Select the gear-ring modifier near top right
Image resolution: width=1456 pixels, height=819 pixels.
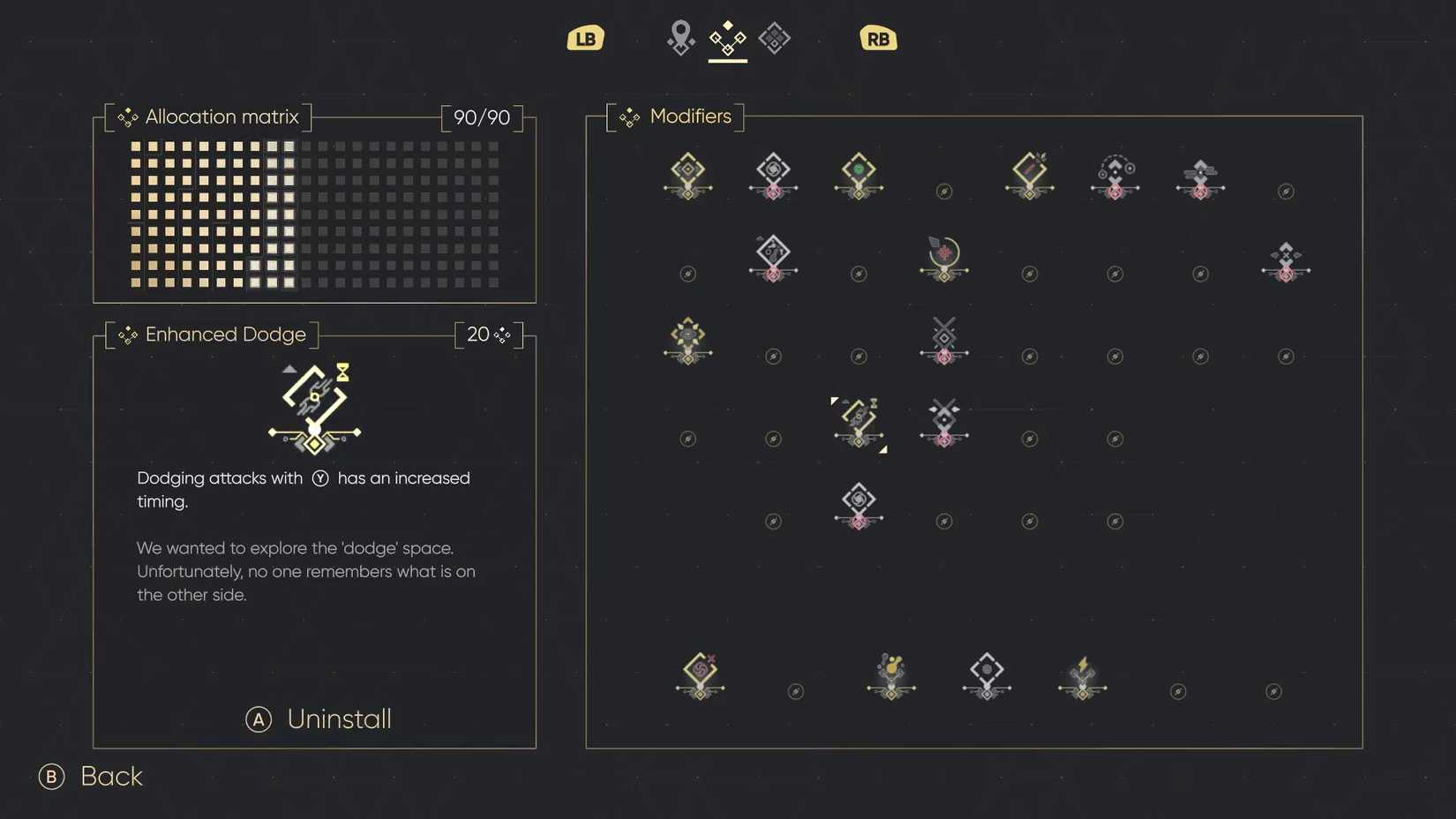[x=1115, y=175]
